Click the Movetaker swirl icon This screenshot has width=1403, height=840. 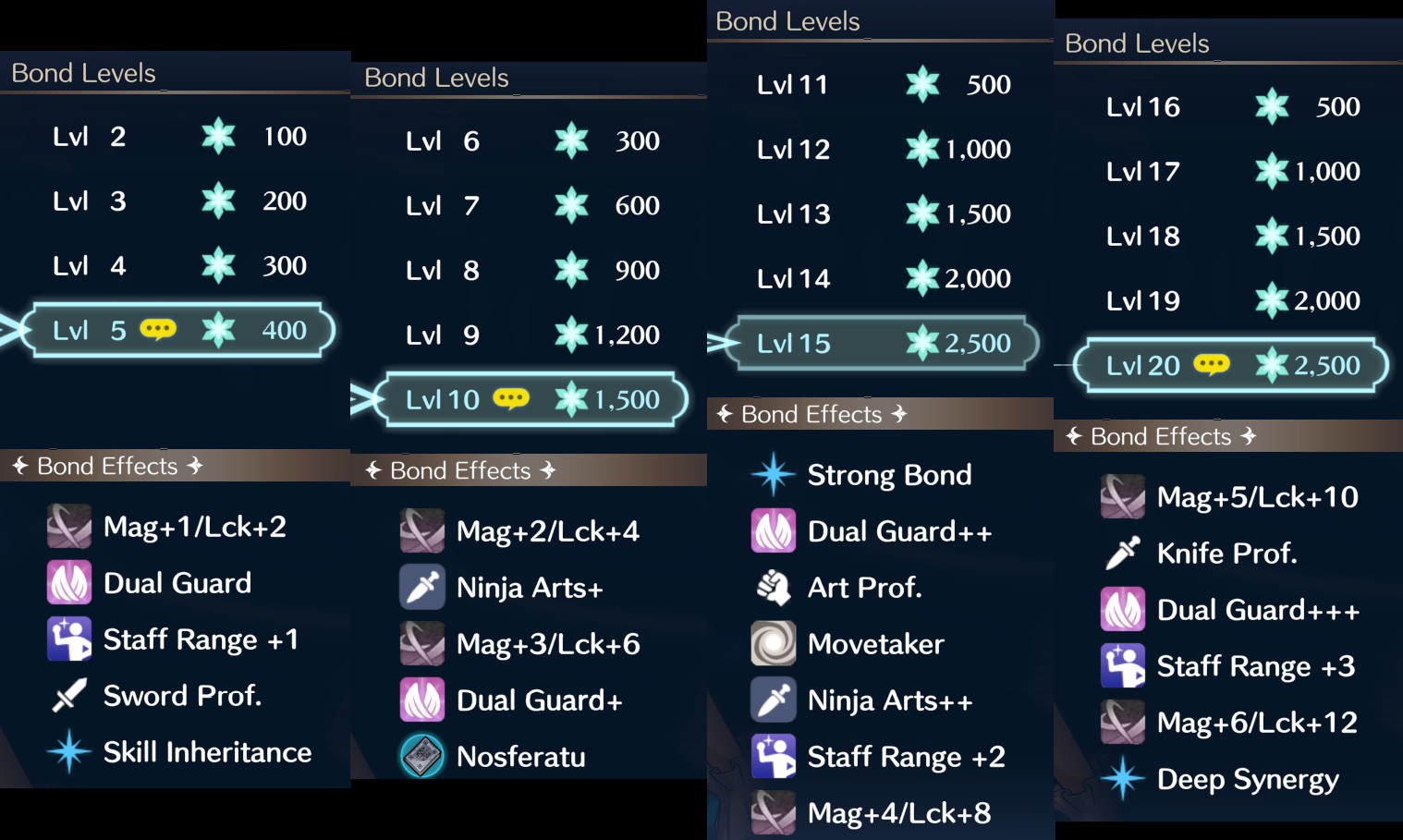(x=773, y=643)
